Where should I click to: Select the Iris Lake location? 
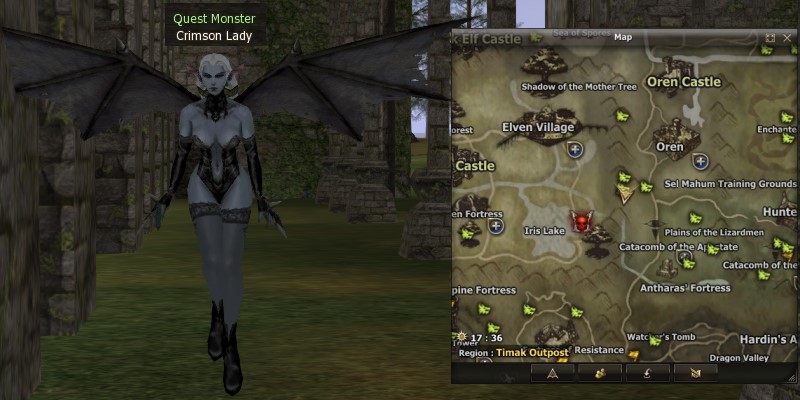coord(545,230)
